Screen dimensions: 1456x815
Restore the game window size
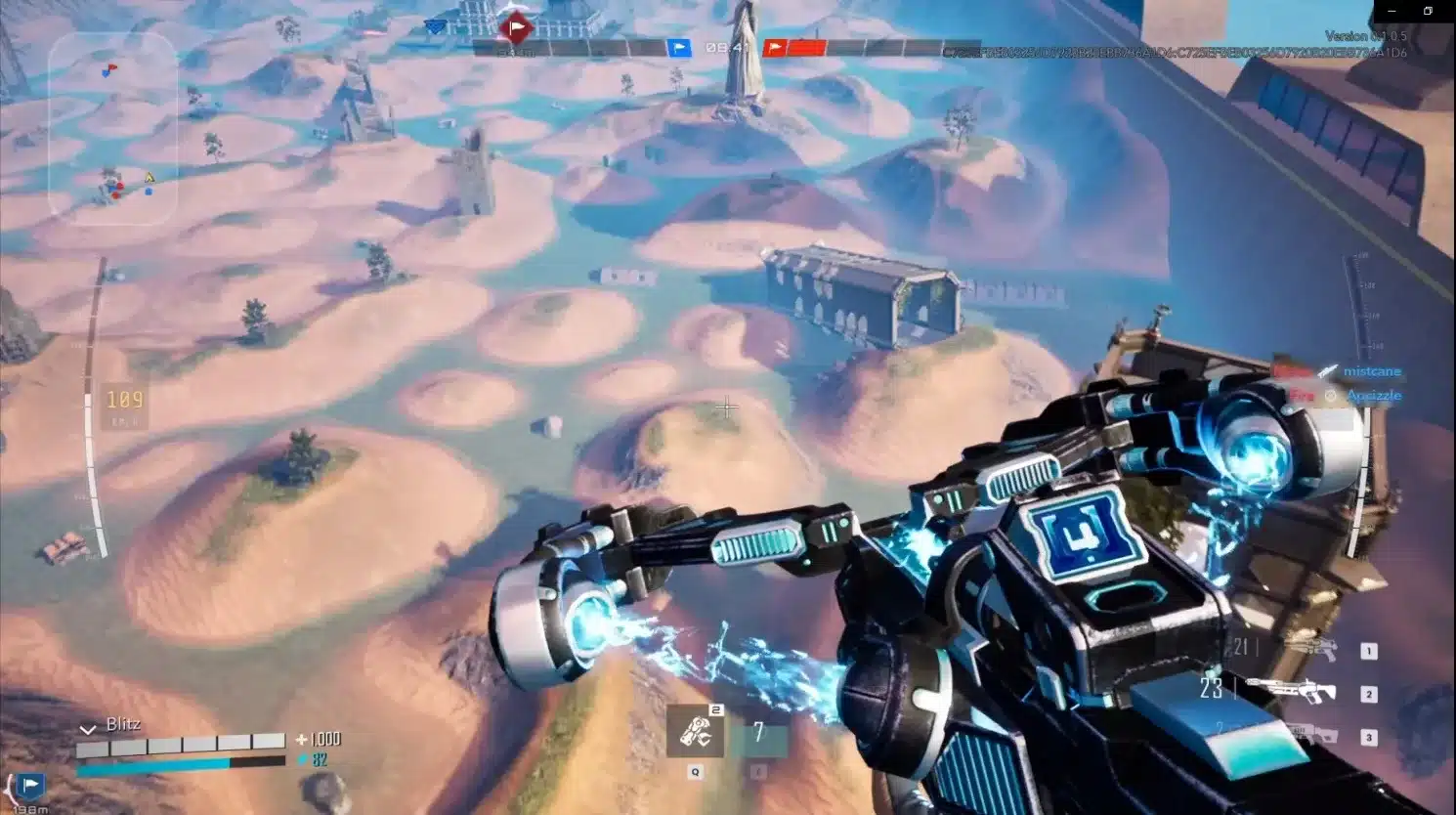pos(1428,12)
